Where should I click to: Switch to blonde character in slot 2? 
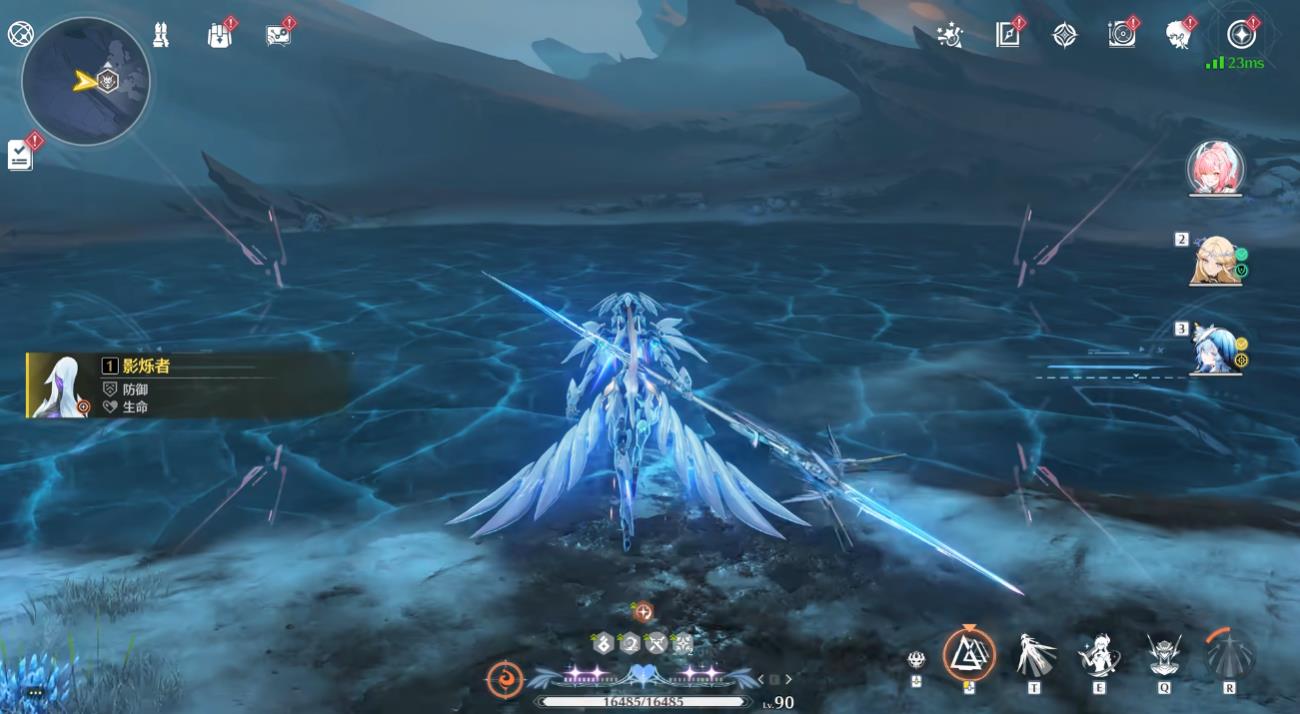[x=1214, y=259]
